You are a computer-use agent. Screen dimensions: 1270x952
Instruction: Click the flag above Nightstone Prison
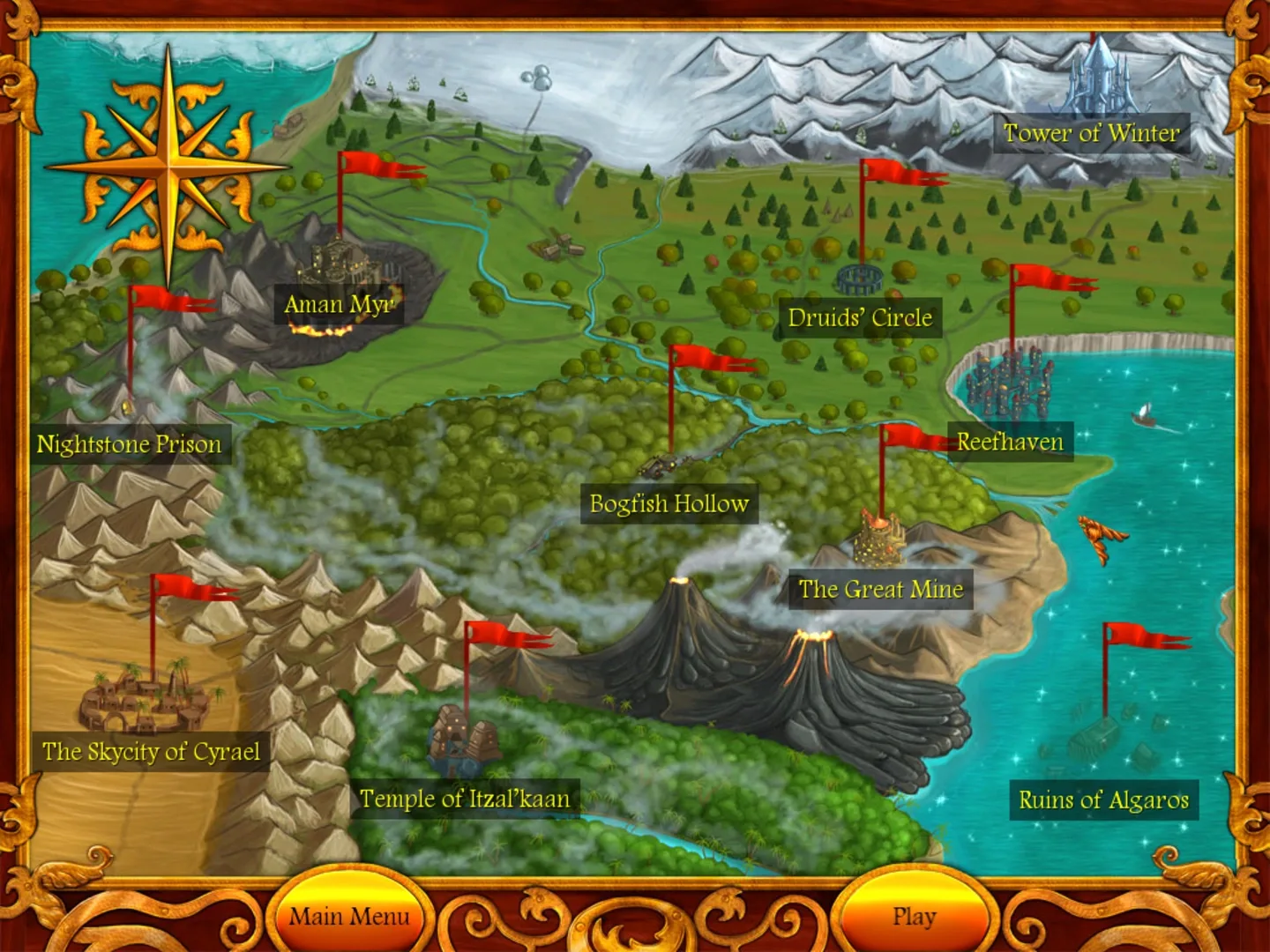pyautogui.click(x=161, y=304)
